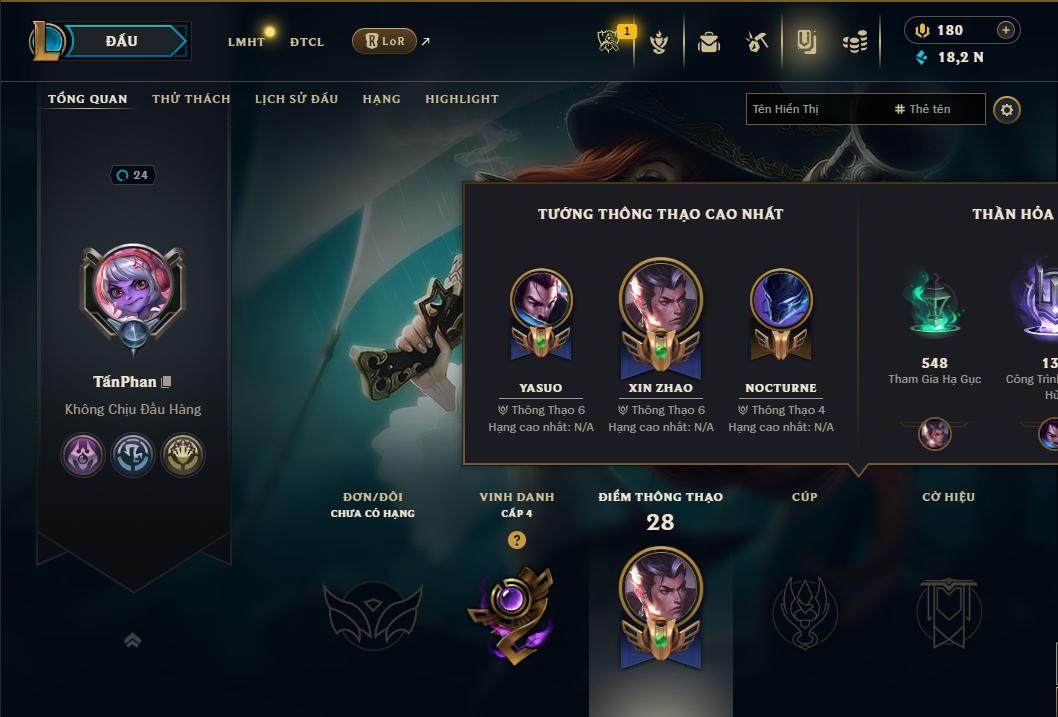Show the HIGHLIGHT tab
1058x717 pixels.
[461, 99]
